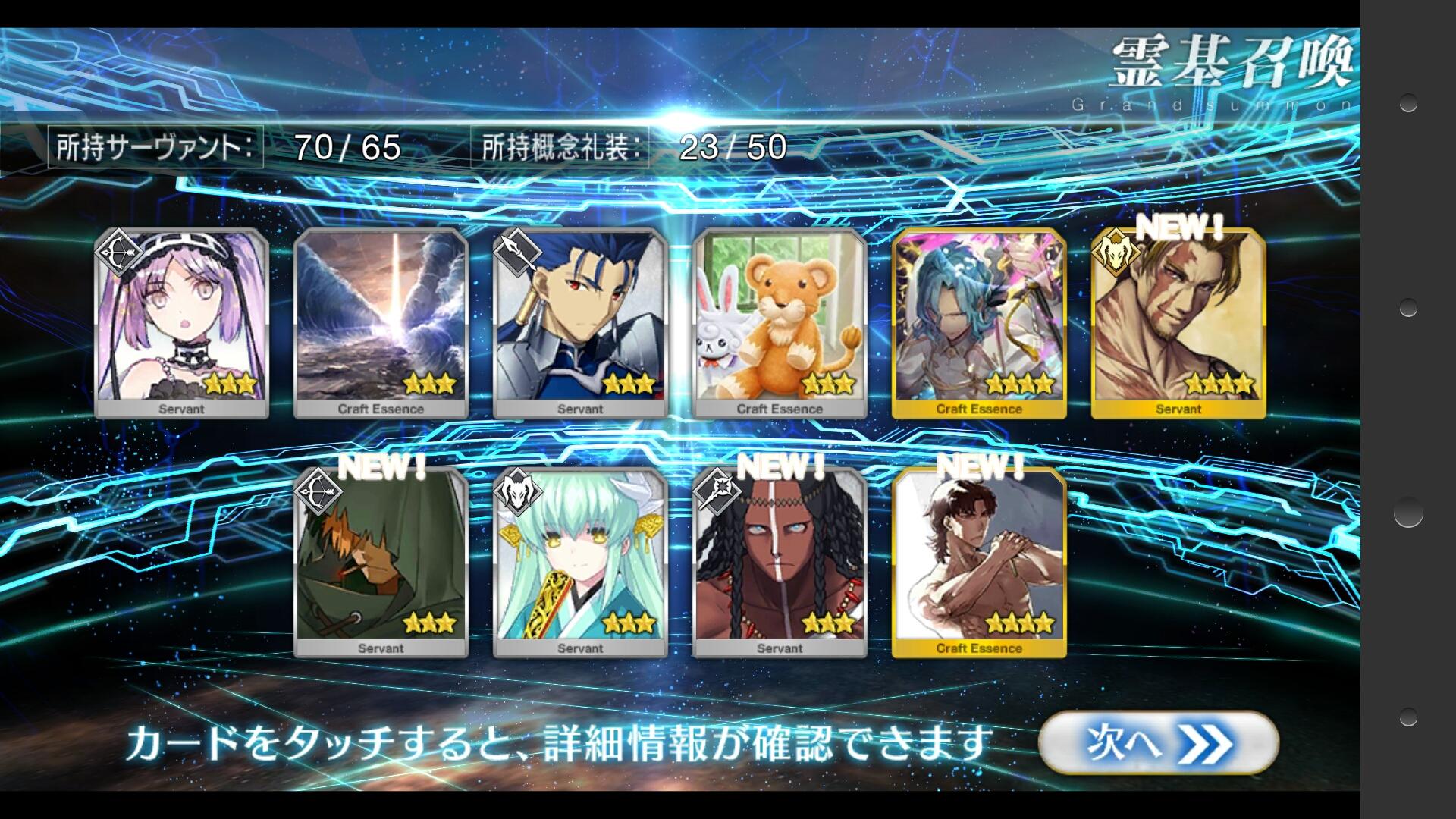Open the green-hooded Archer servant card
This screenshot has width=1456, height=819.
(x=381, y=562)
